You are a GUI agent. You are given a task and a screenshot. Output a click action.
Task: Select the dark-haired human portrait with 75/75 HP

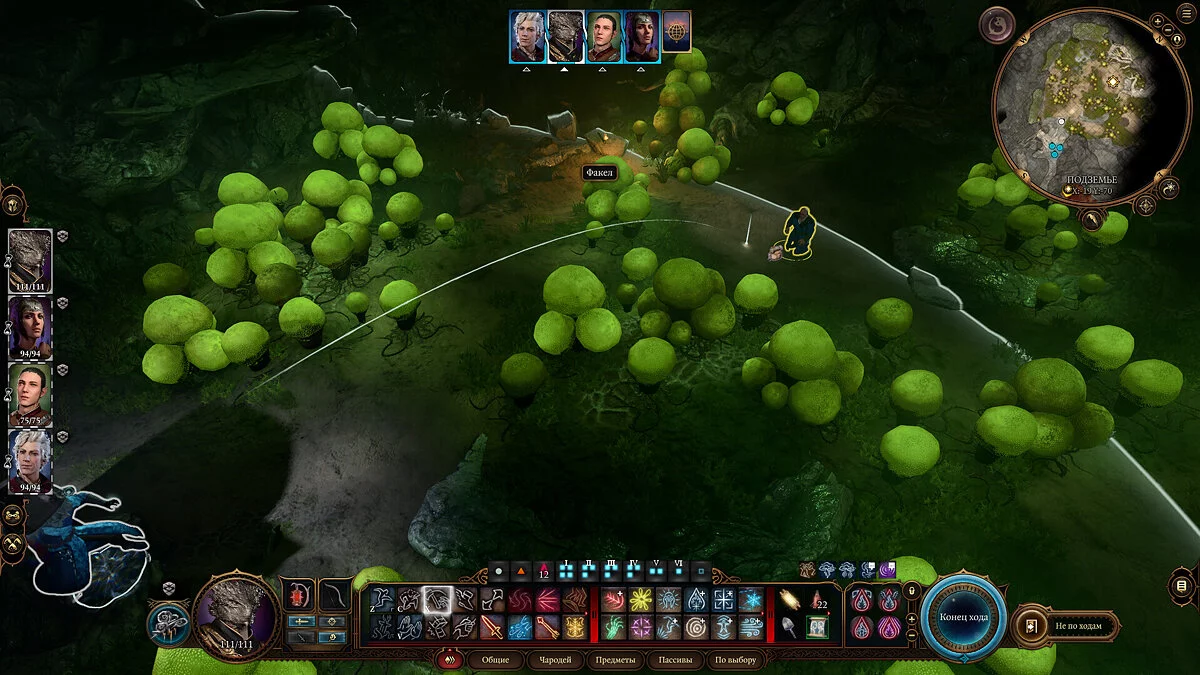coord(30,395)
